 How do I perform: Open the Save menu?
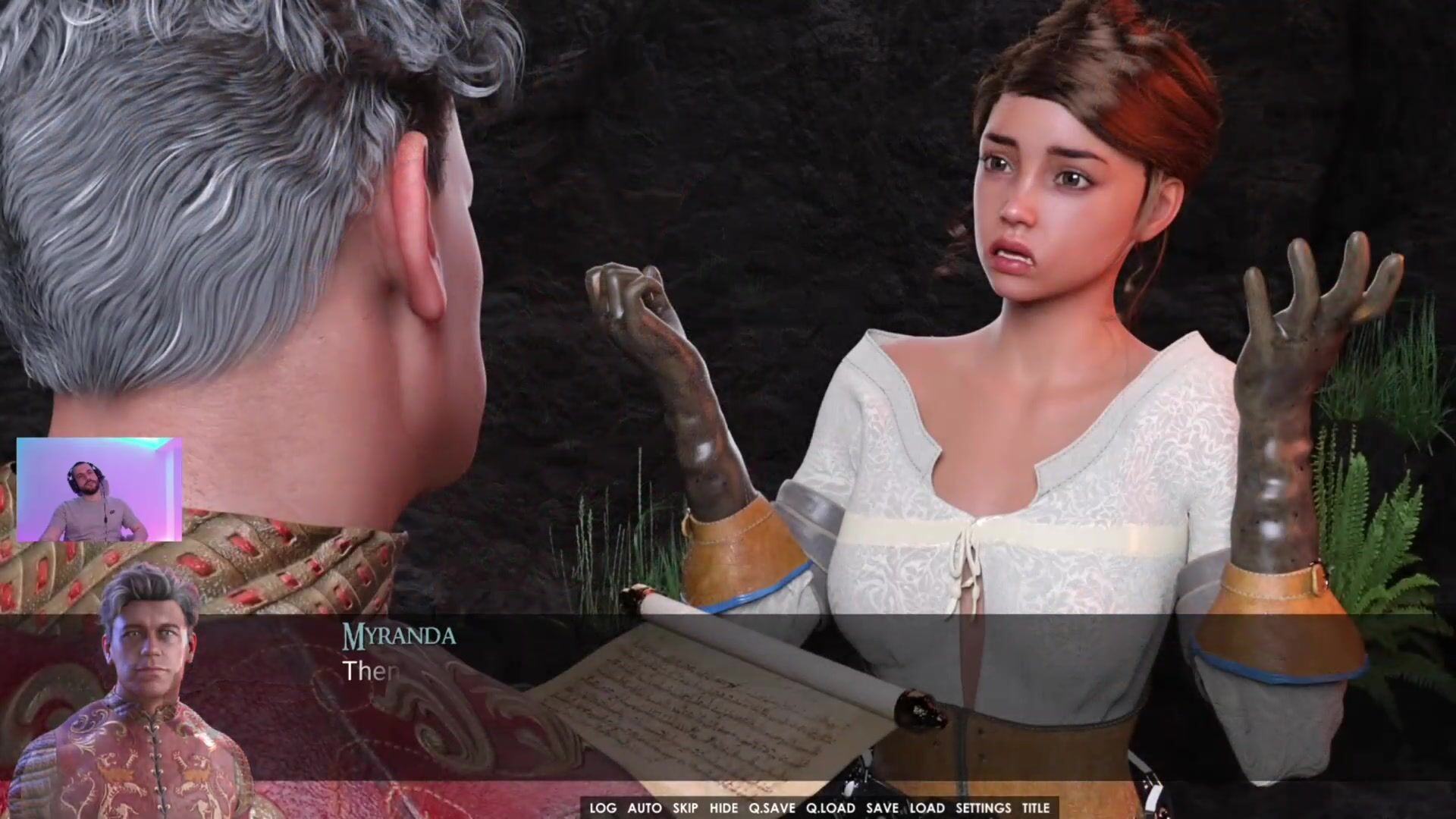coord(882,808)
